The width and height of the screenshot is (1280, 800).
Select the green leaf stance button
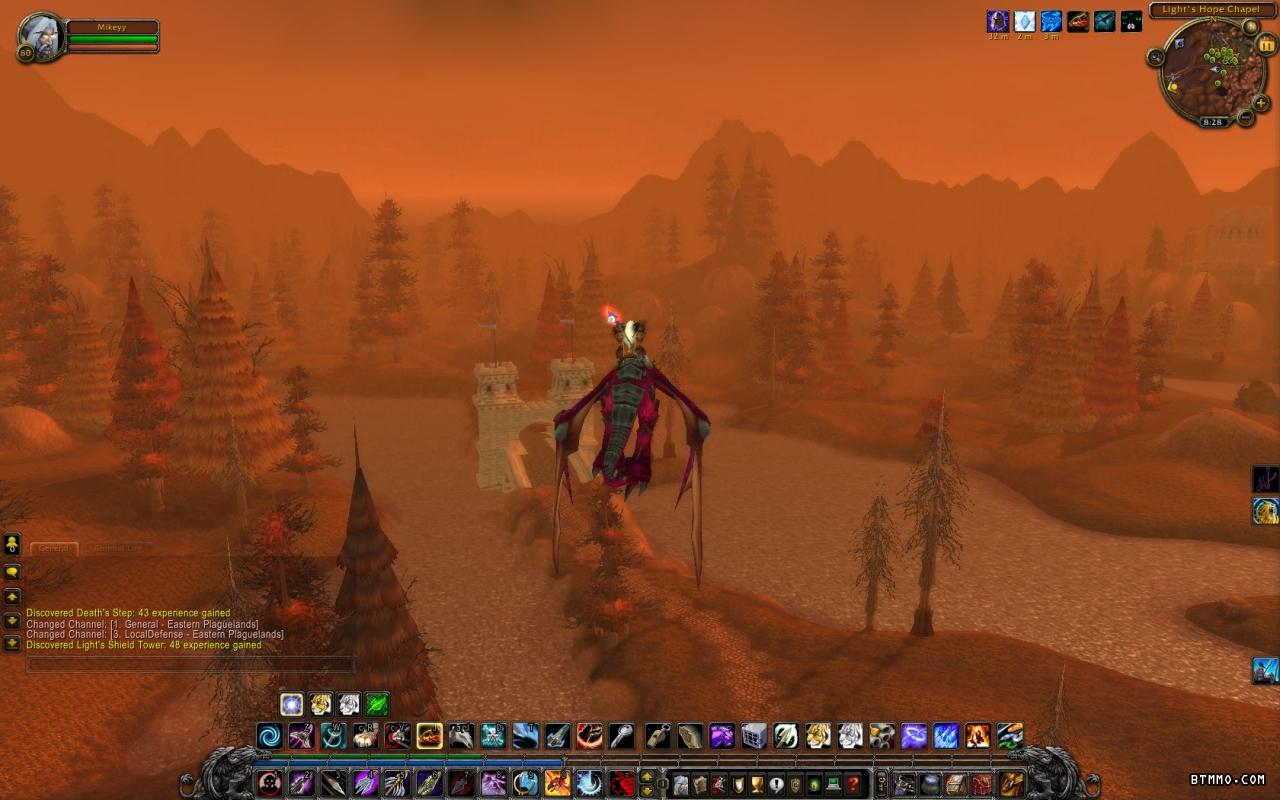(x=377, y=704)
